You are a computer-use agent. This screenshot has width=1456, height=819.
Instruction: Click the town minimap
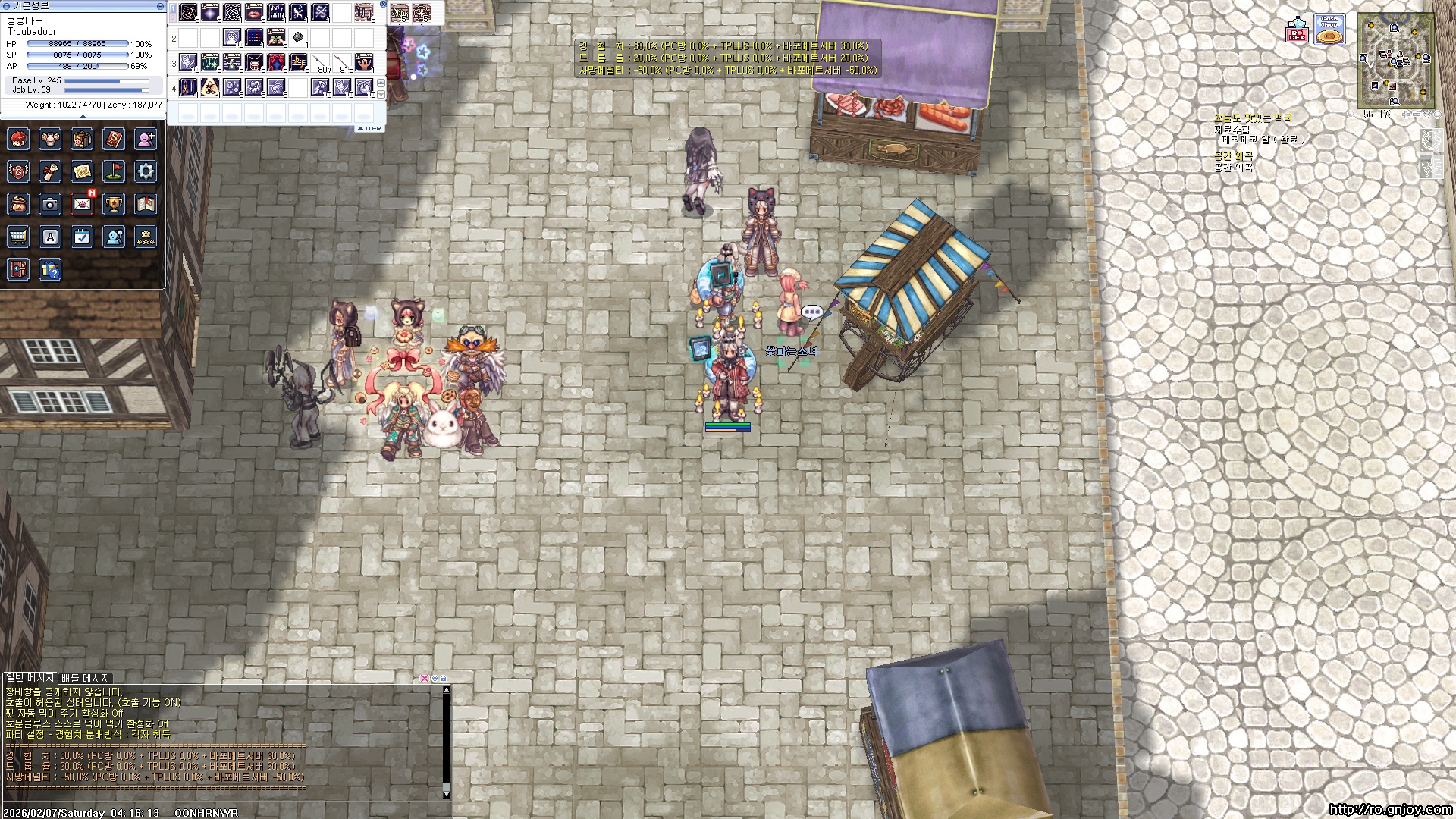coord(1396,61)
